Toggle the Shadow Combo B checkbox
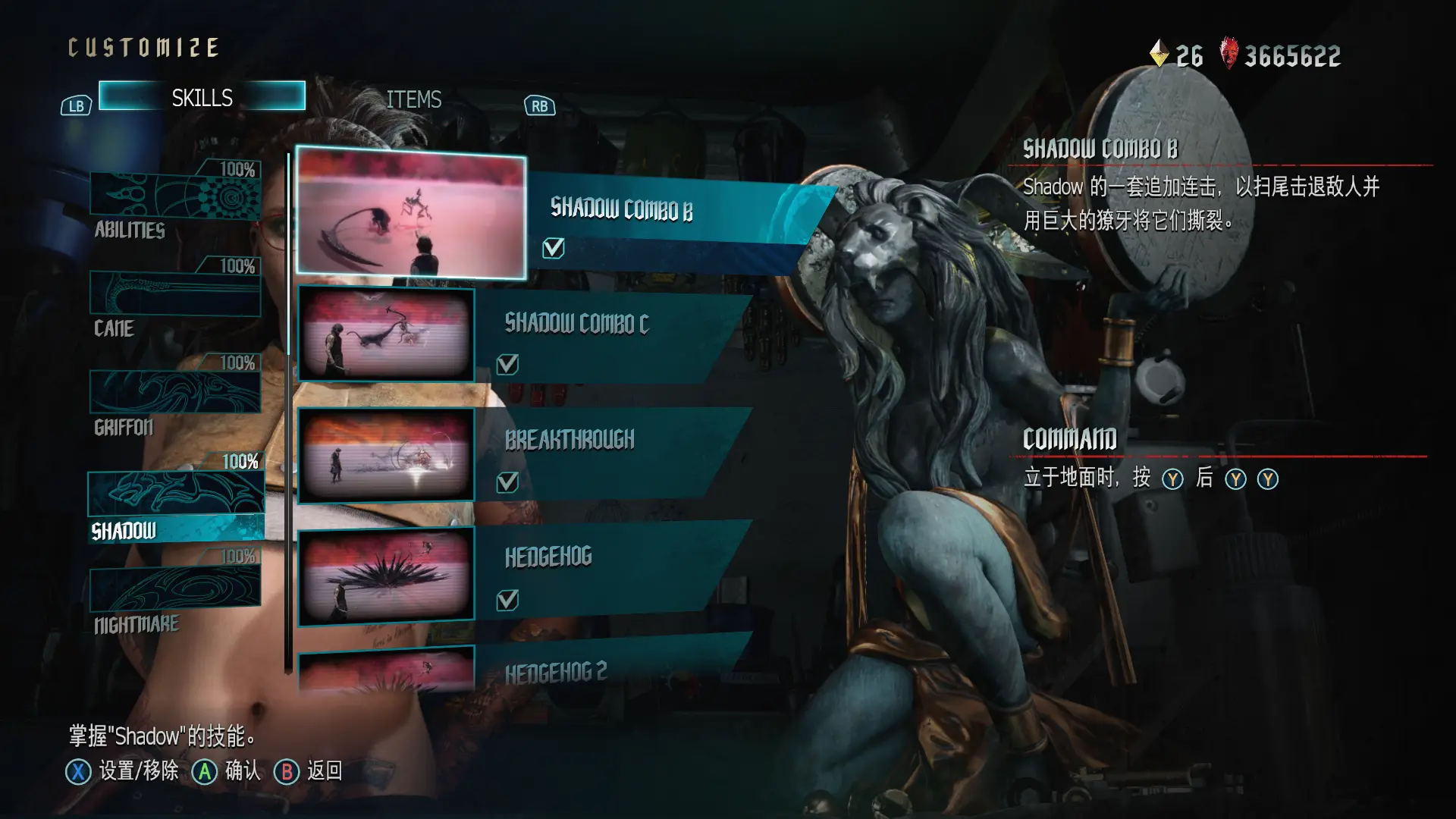Image resolution: width=1456 pixels, height=819 pixels. 554,248
